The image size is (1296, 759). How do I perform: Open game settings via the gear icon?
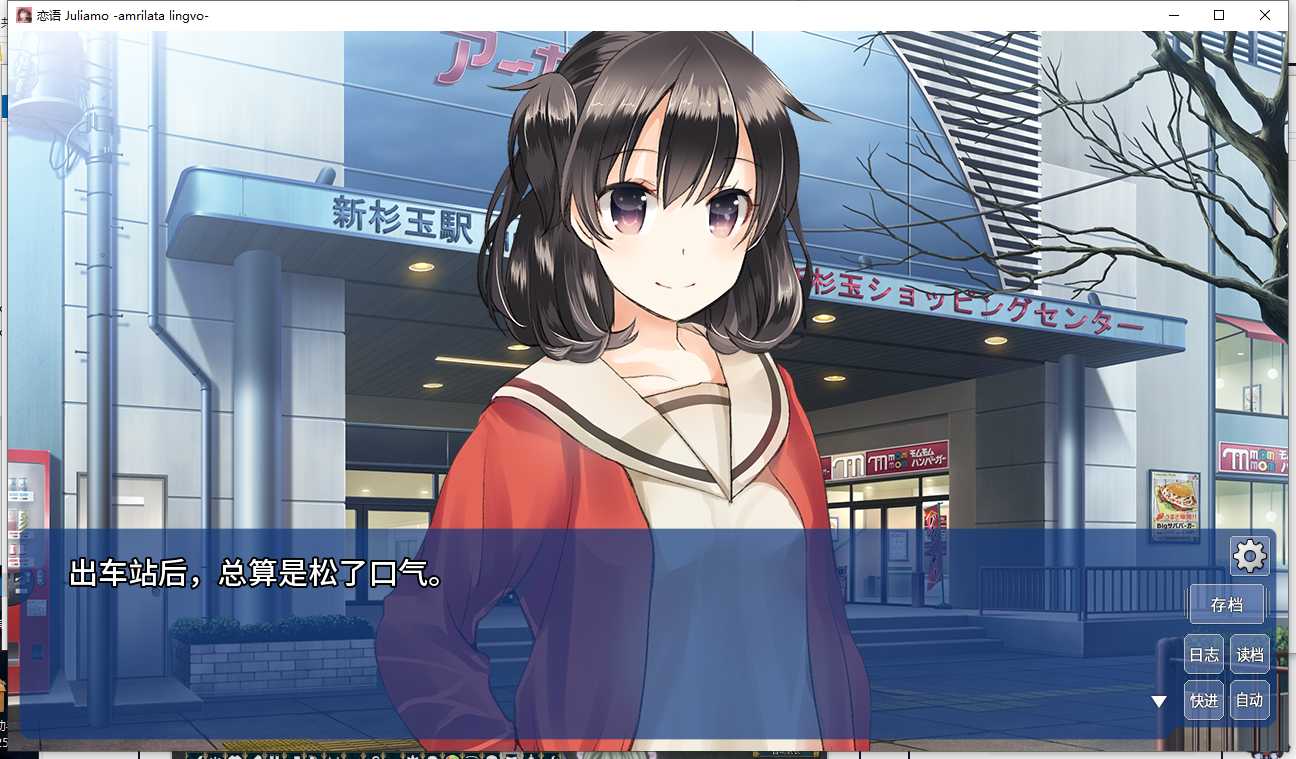click(x=1248, y=555)
